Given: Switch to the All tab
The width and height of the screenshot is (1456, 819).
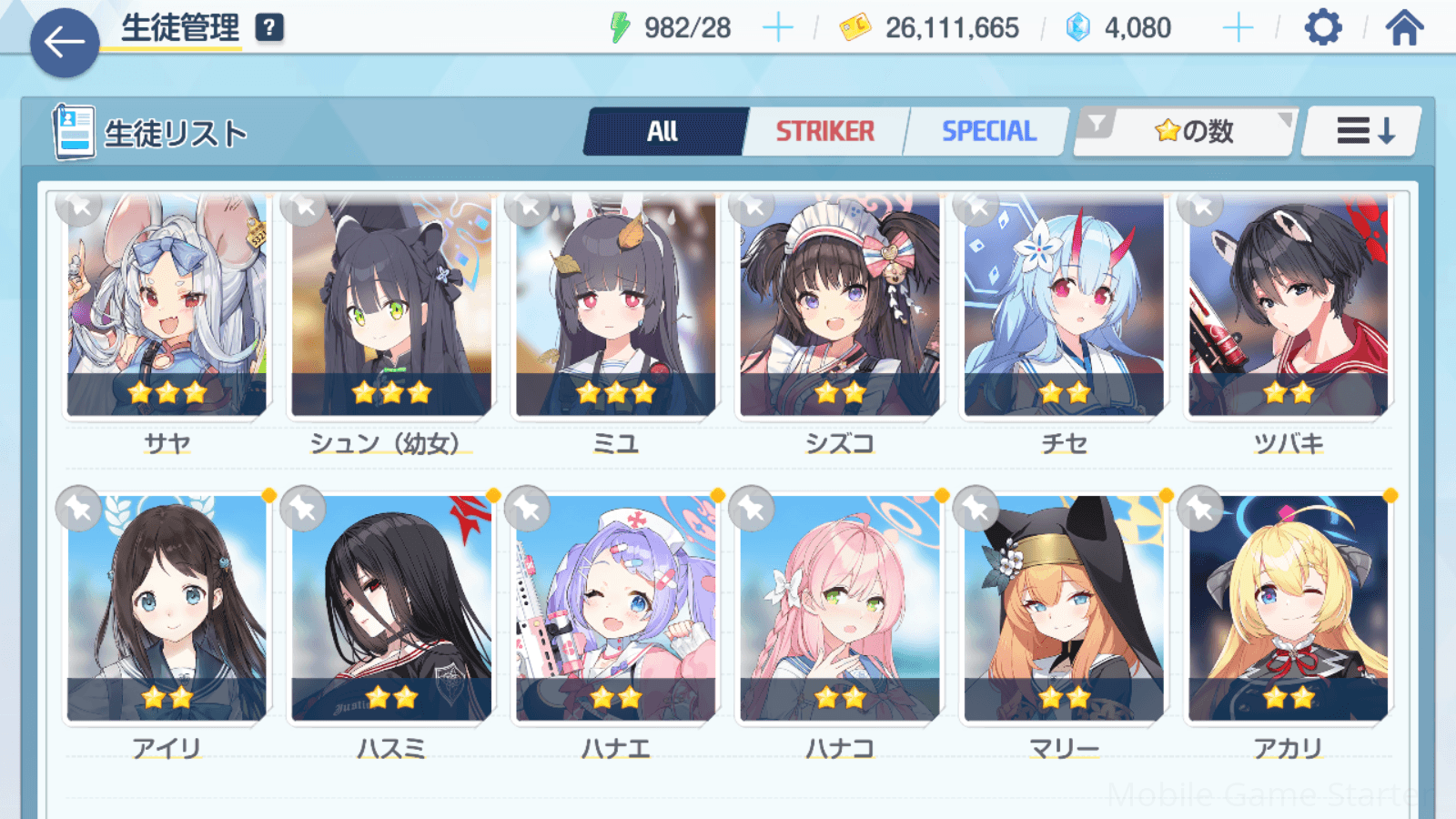Looking at the screenshot, I should [662, 132].
